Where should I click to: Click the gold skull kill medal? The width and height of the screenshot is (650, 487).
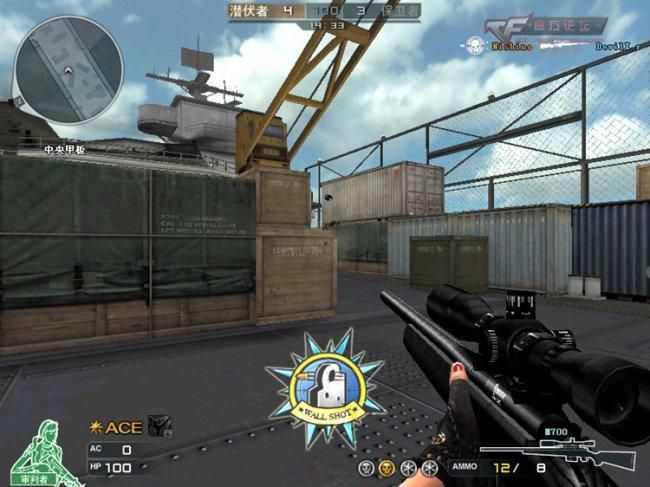387,468
